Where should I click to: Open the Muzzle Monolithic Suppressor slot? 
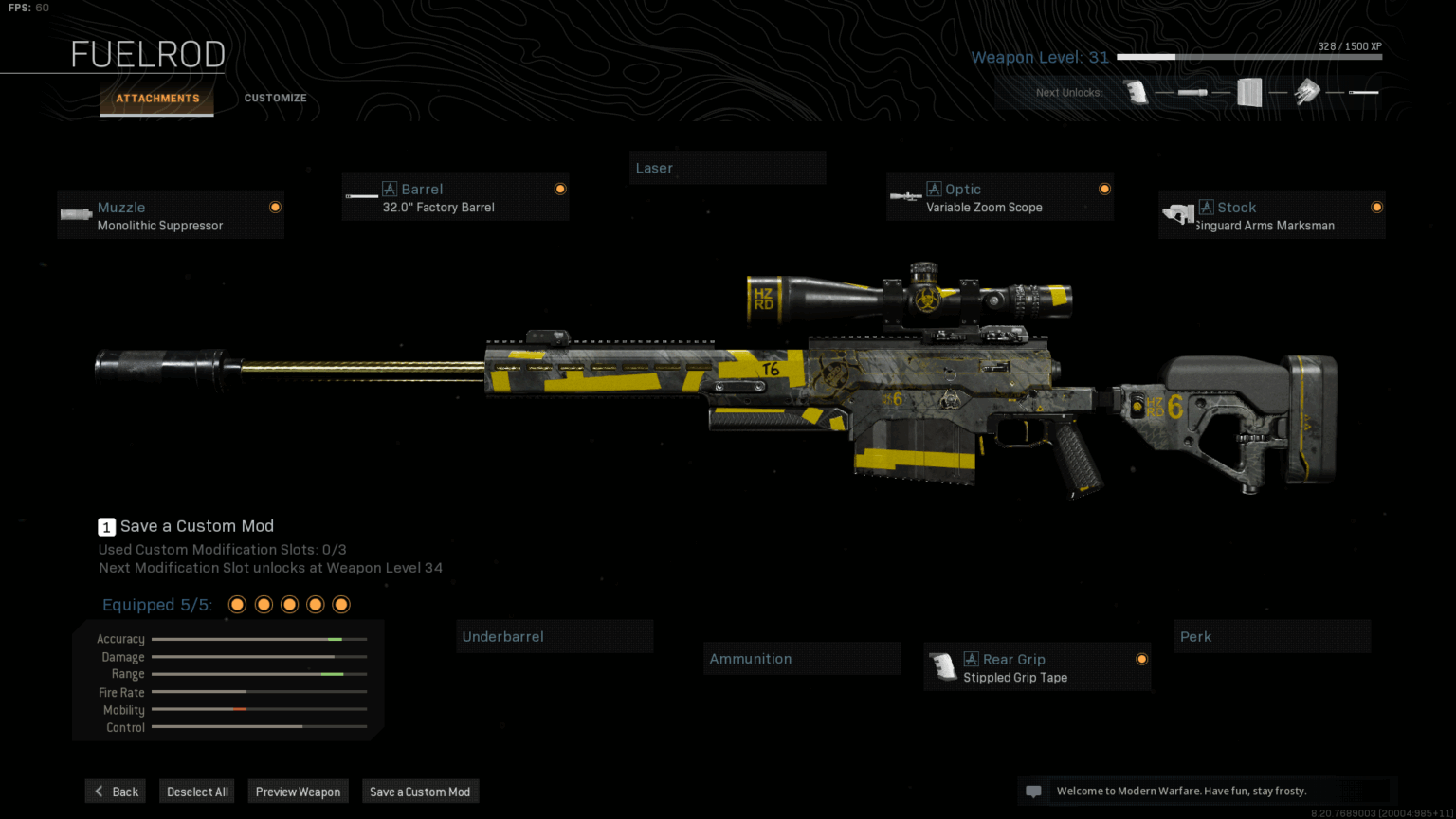coord(171,215)
